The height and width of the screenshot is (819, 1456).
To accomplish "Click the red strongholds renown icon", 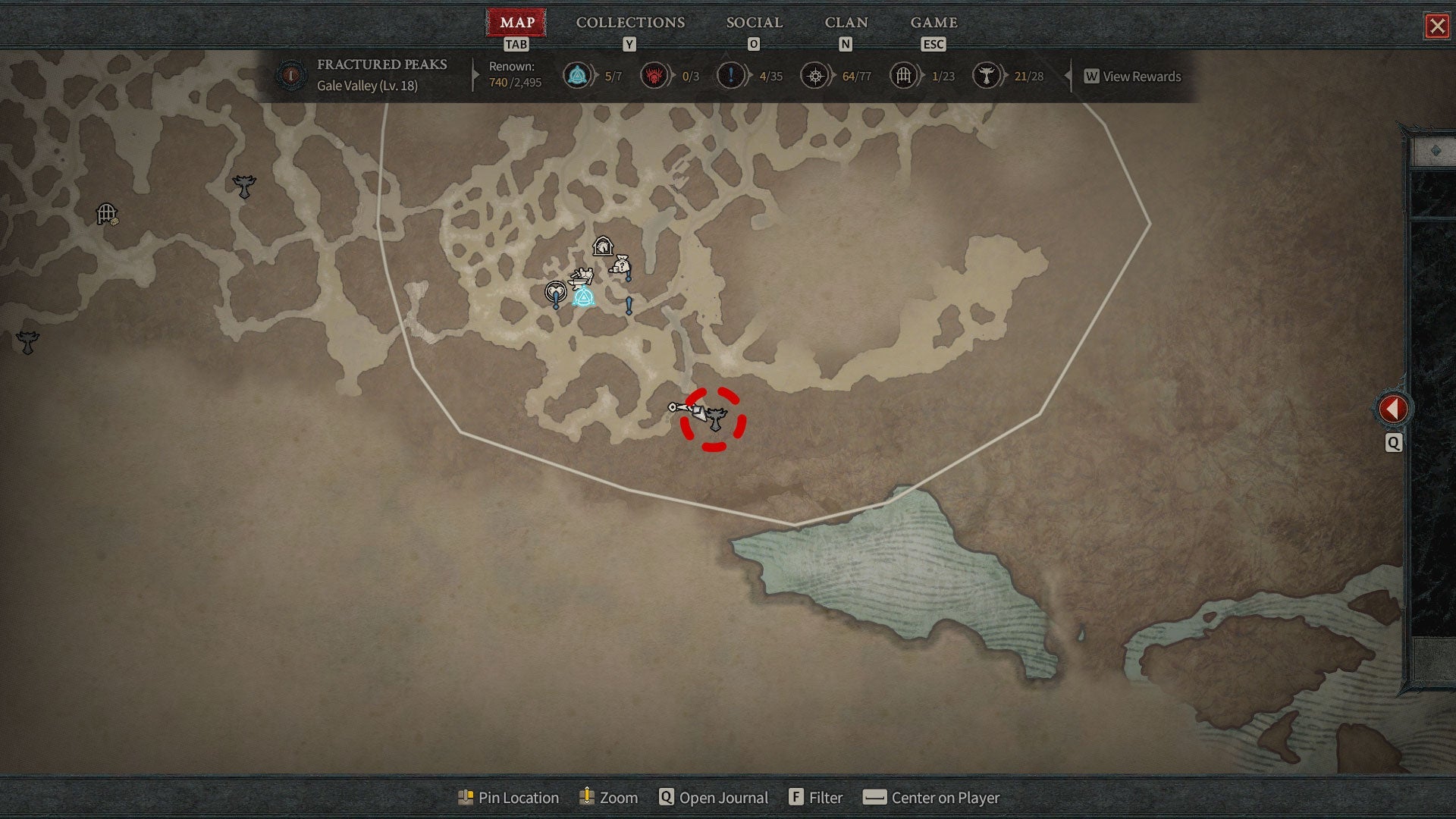I will click(x=654, y=76).
